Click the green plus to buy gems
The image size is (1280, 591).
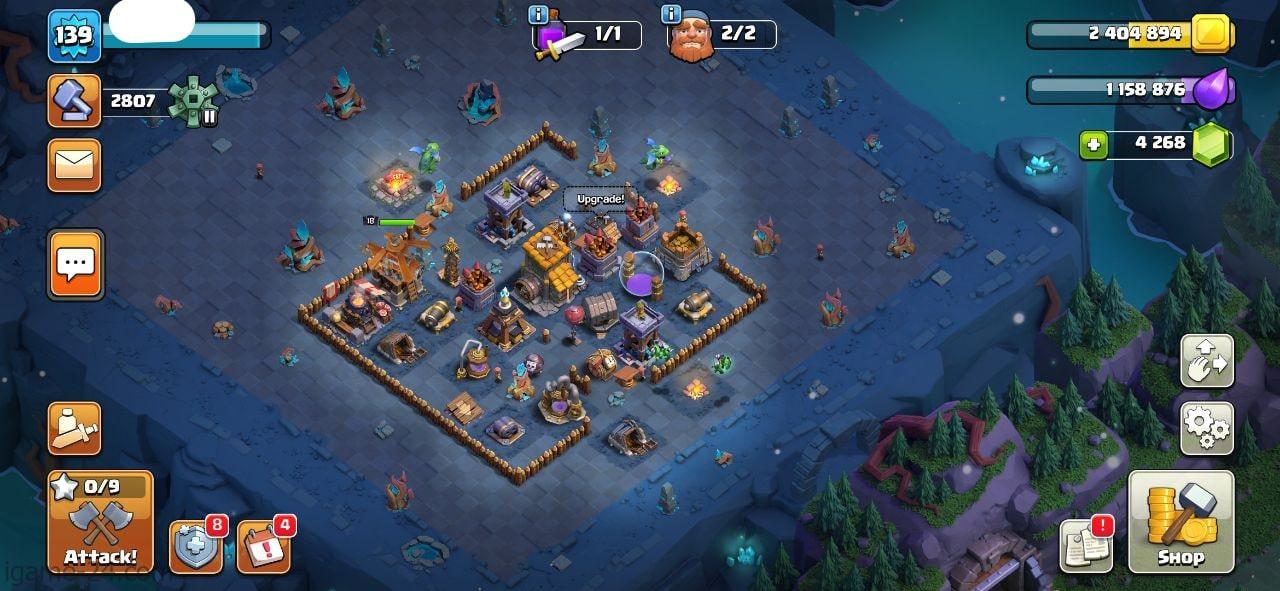point(1094,145)
